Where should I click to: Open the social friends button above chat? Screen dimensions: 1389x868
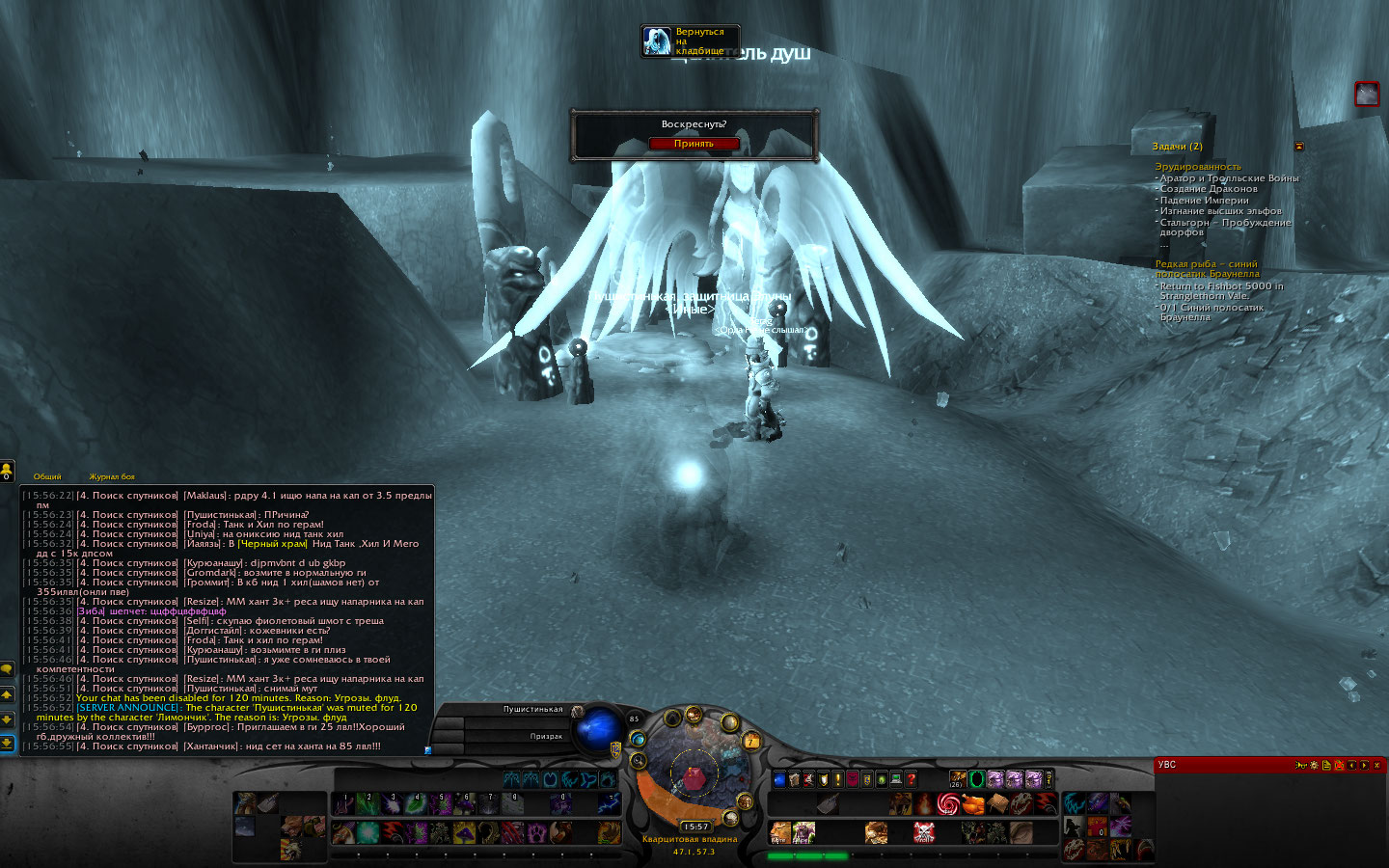tap(7, 470)
